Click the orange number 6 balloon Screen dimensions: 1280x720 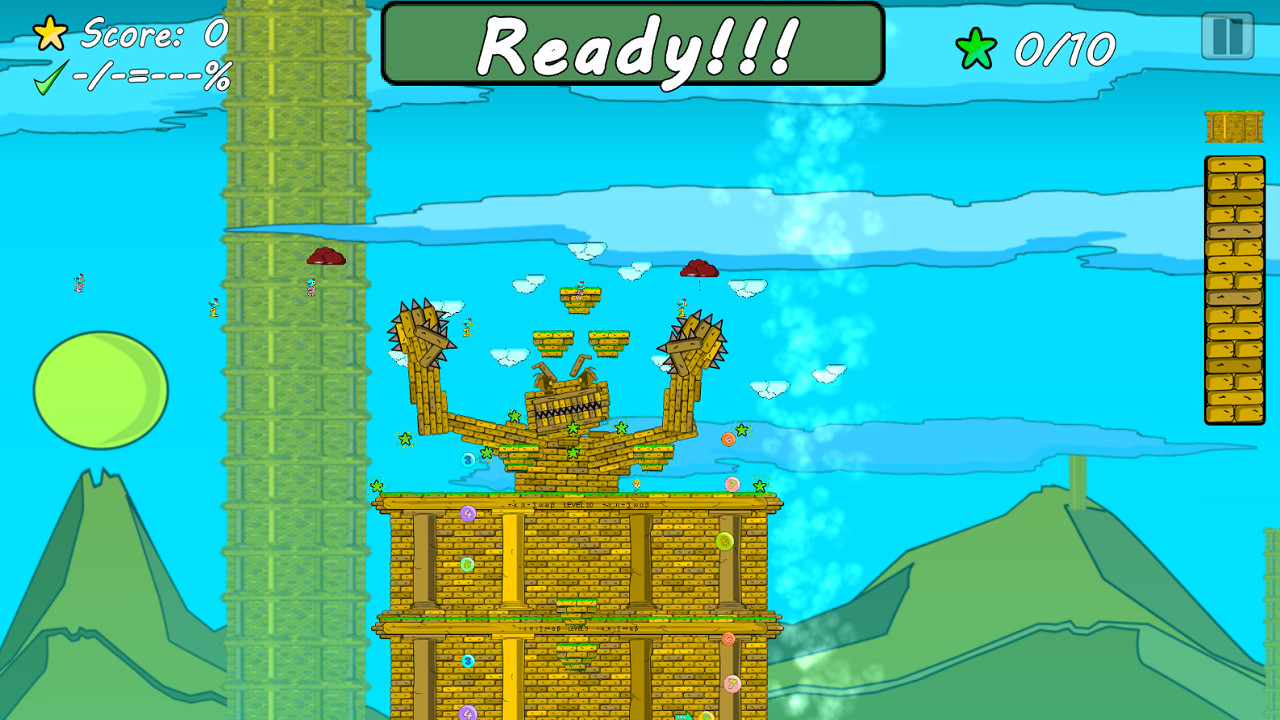pyautogui.click(x=727, y=437)
